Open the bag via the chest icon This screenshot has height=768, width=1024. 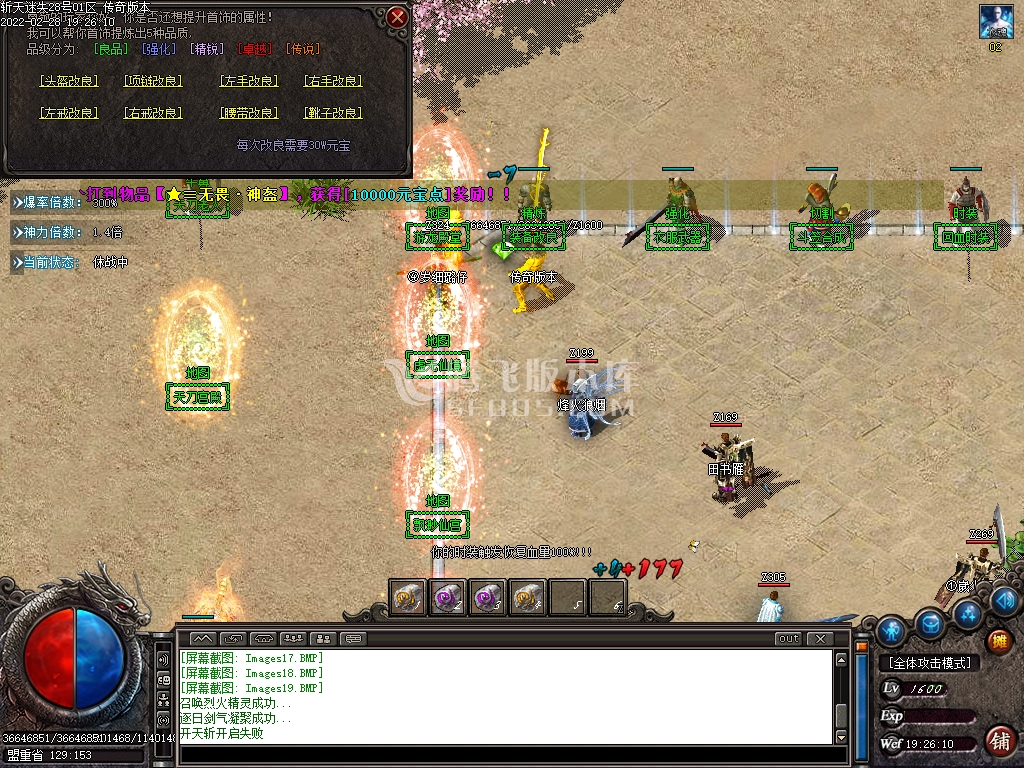pos(932,624)
